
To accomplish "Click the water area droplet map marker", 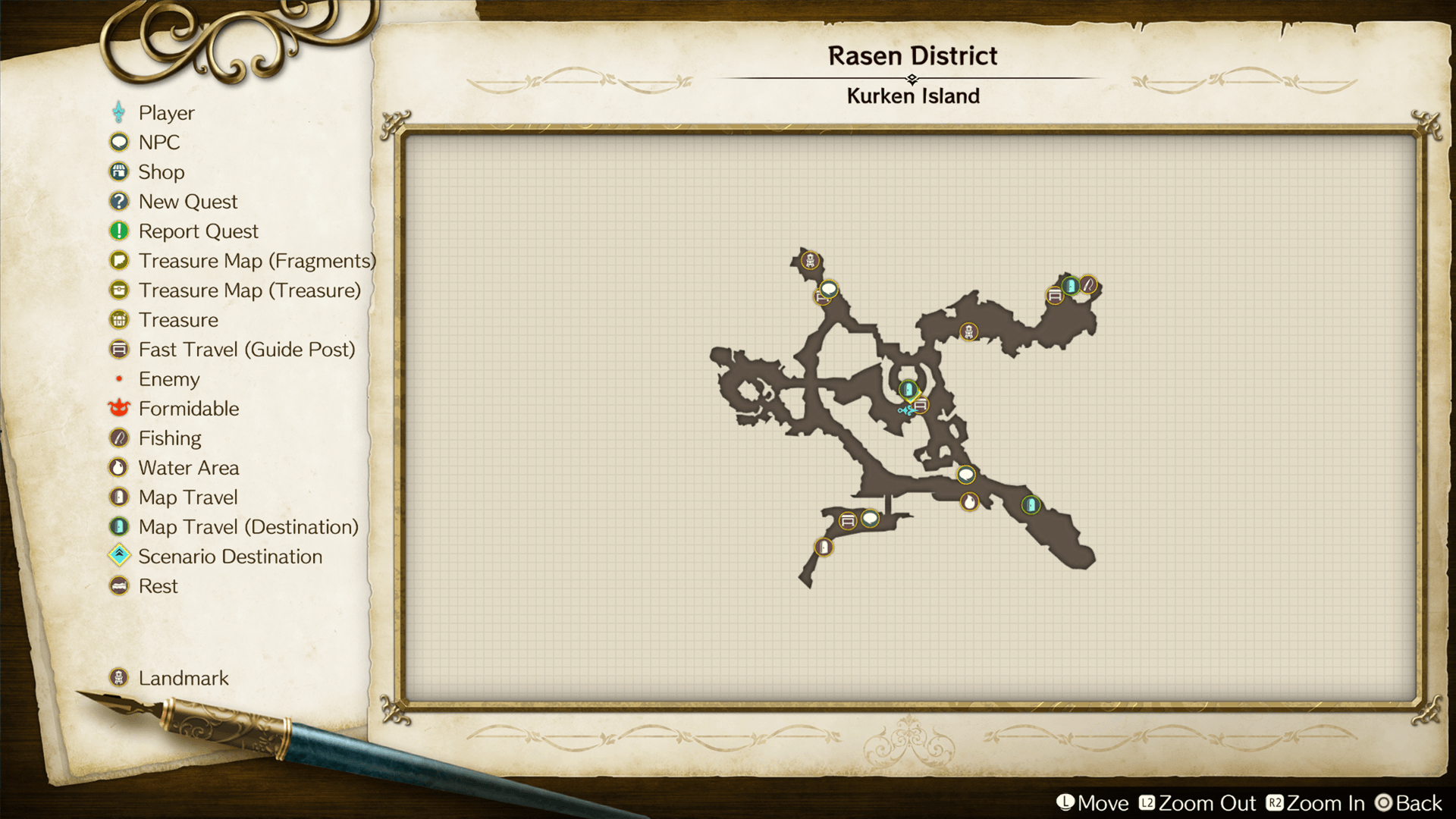I will point(969,501).
